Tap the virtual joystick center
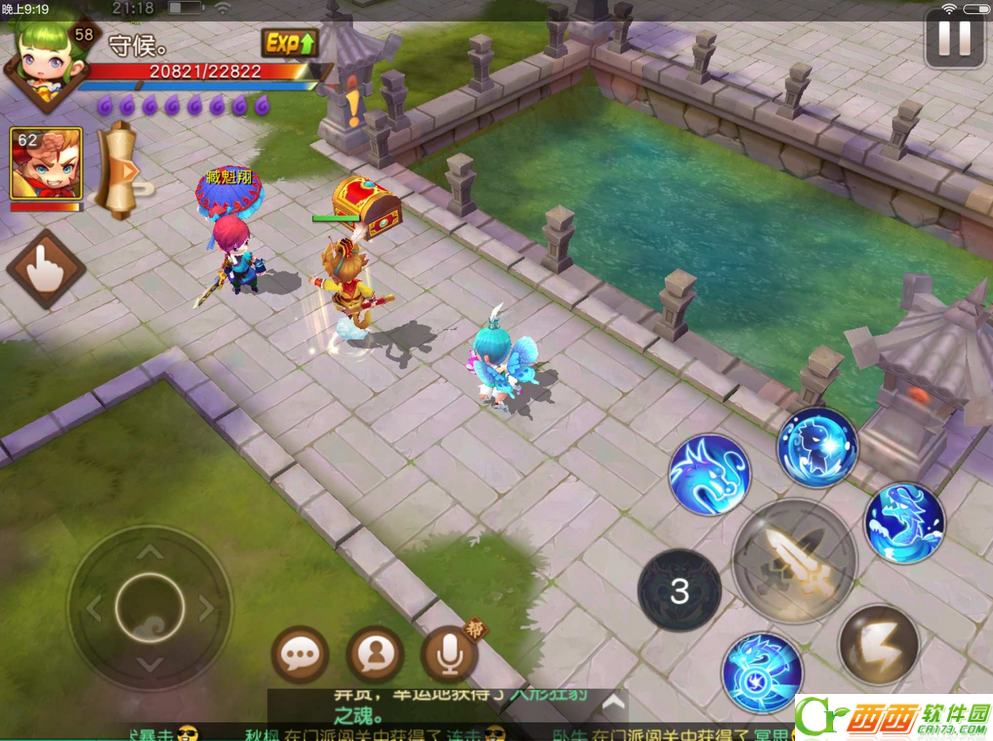The image size is (993, 741). coord(149,606)
